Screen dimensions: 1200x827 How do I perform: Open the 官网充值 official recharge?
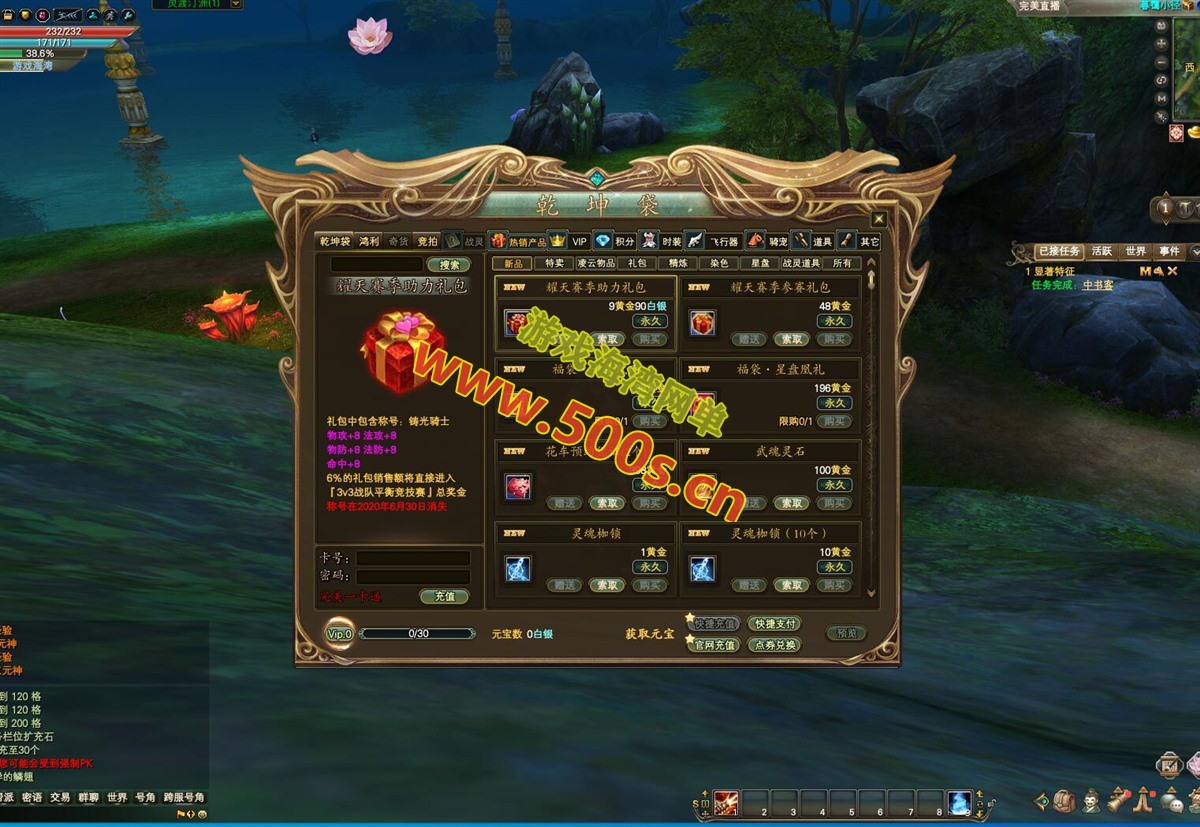715,645
